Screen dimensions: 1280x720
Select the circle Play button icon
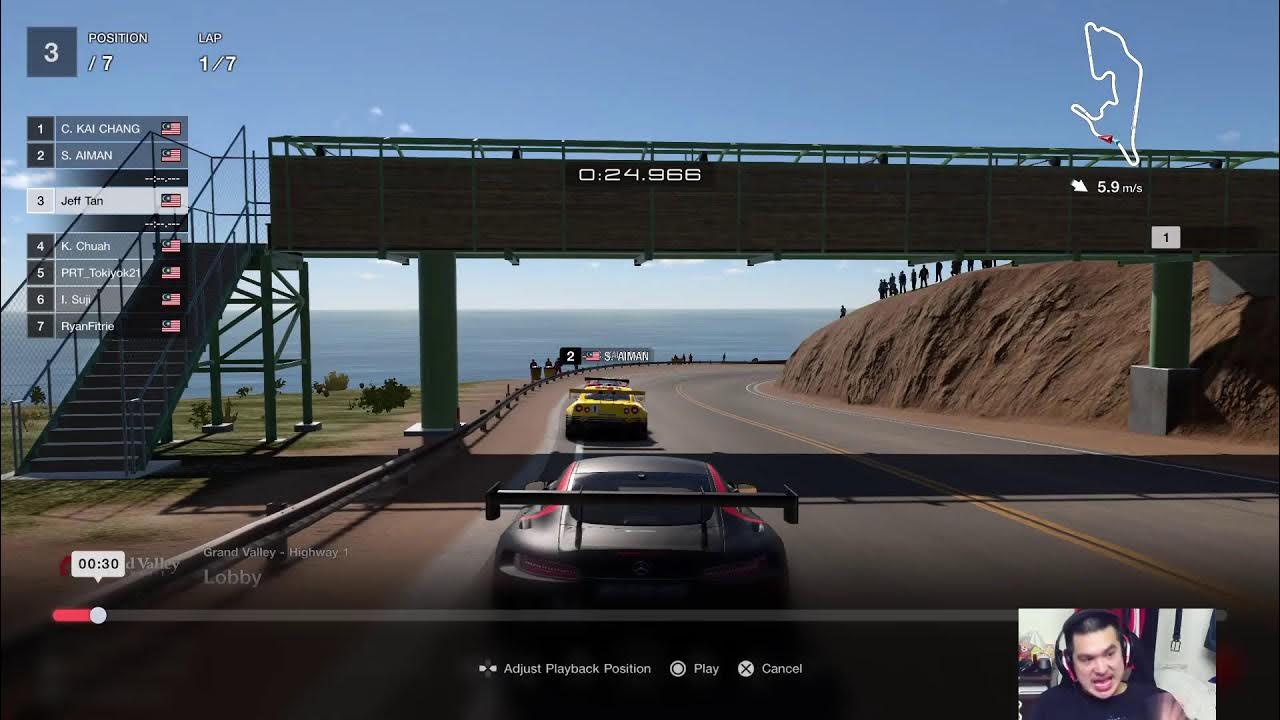pos(677,668)
